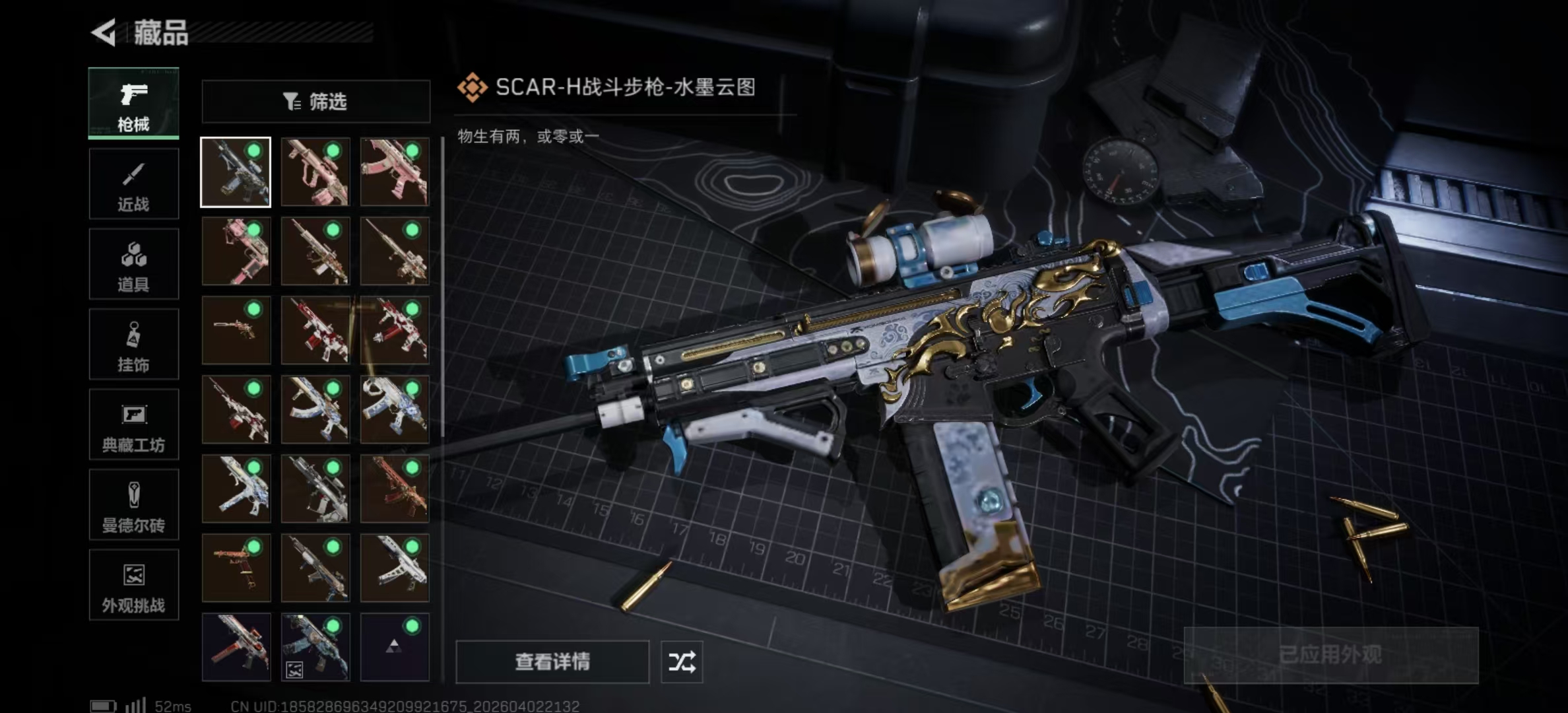
Task: Select the 曼德尔砖 category
Action: click(134, 505)
